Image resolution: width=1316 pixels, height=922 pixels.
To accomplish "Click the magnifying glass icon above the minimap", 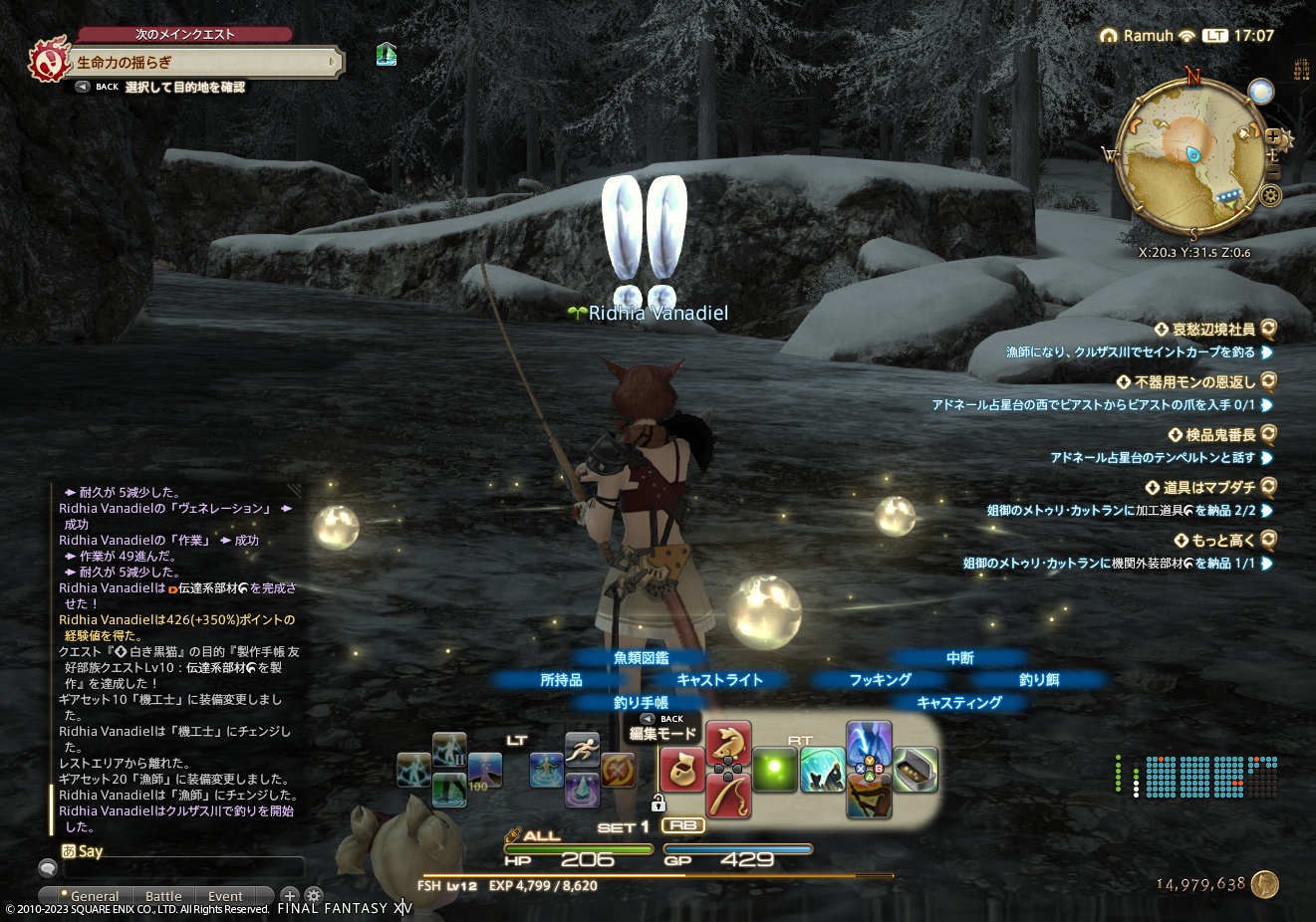I will coord(1259,92).
